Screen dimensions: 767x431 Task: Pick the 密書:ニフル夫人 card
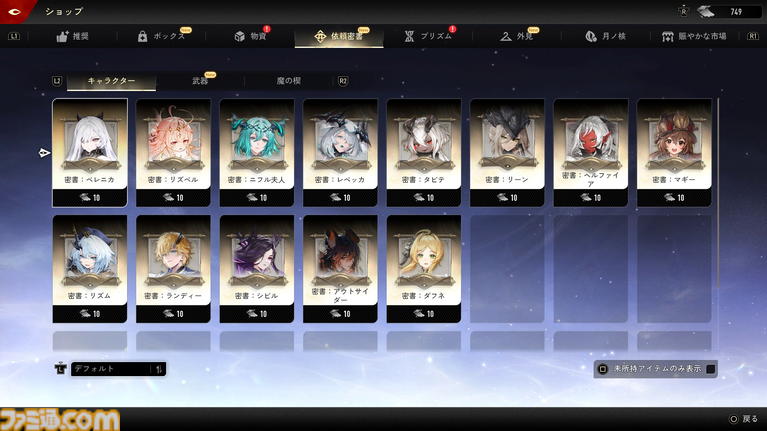click(x=257, y=152)
